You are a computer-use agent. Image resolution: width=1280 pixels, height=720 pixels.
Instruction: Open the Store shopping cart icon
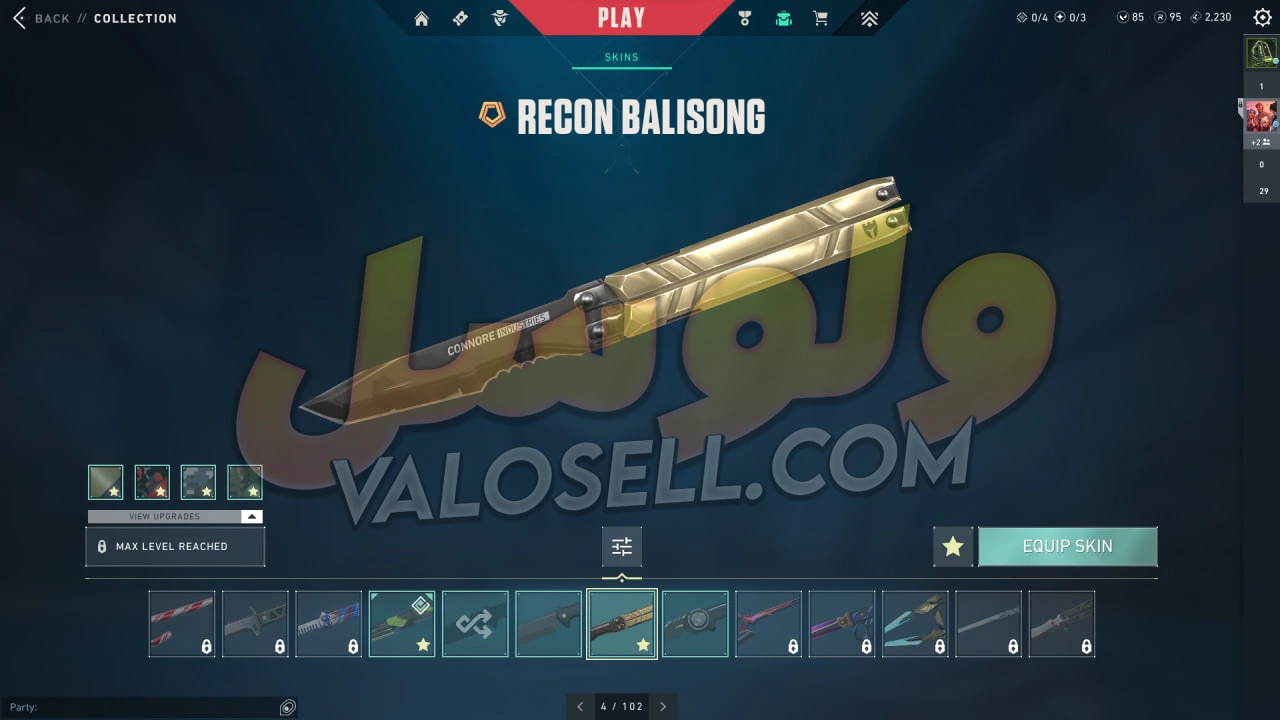[821, 18]
